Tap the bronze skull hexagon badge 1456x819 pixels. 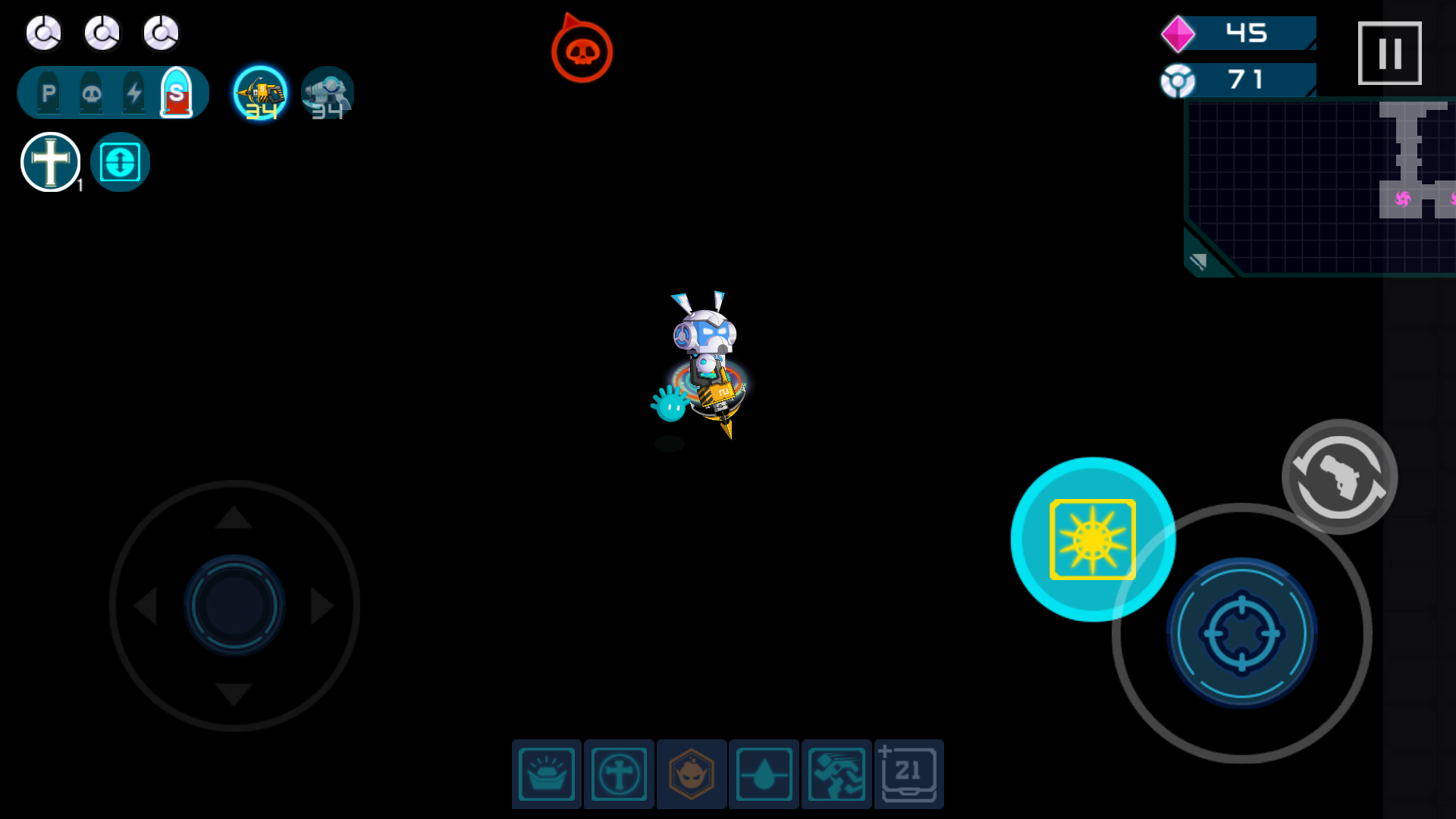pyautogui.click(x=691, y=773)
